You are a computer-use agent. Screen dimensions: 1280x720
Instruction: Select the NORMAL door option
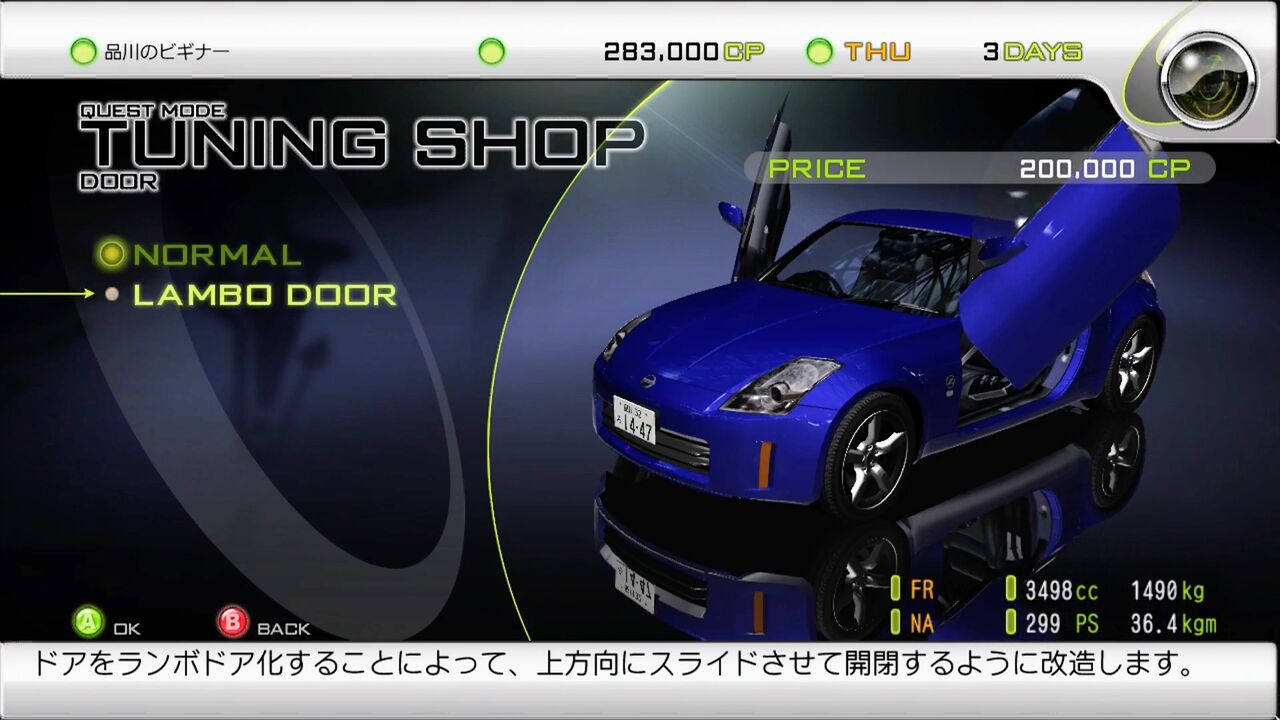[215, 254]
